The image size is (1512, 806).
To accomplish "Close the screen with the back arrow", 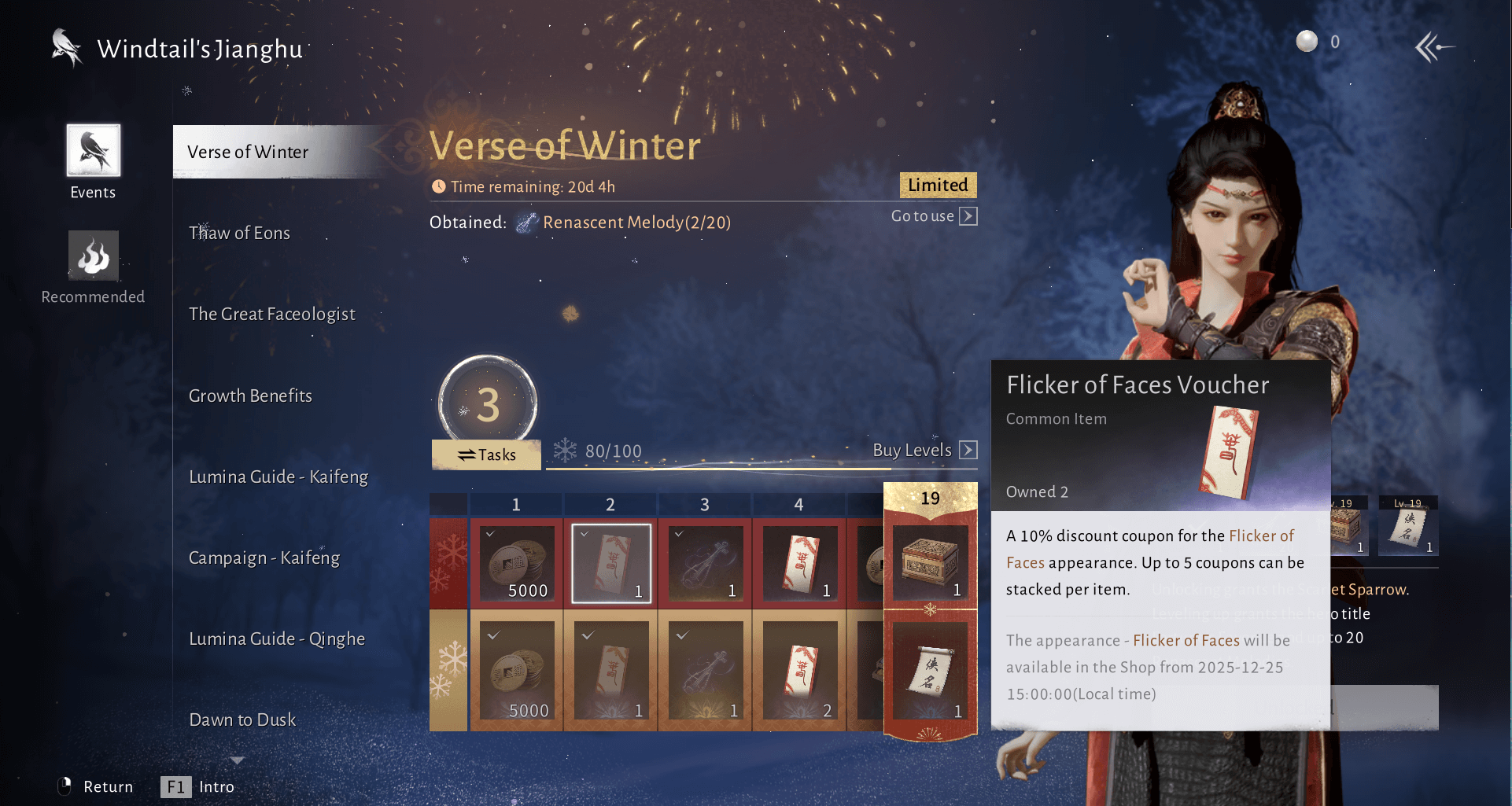I will click(1433, 47).
